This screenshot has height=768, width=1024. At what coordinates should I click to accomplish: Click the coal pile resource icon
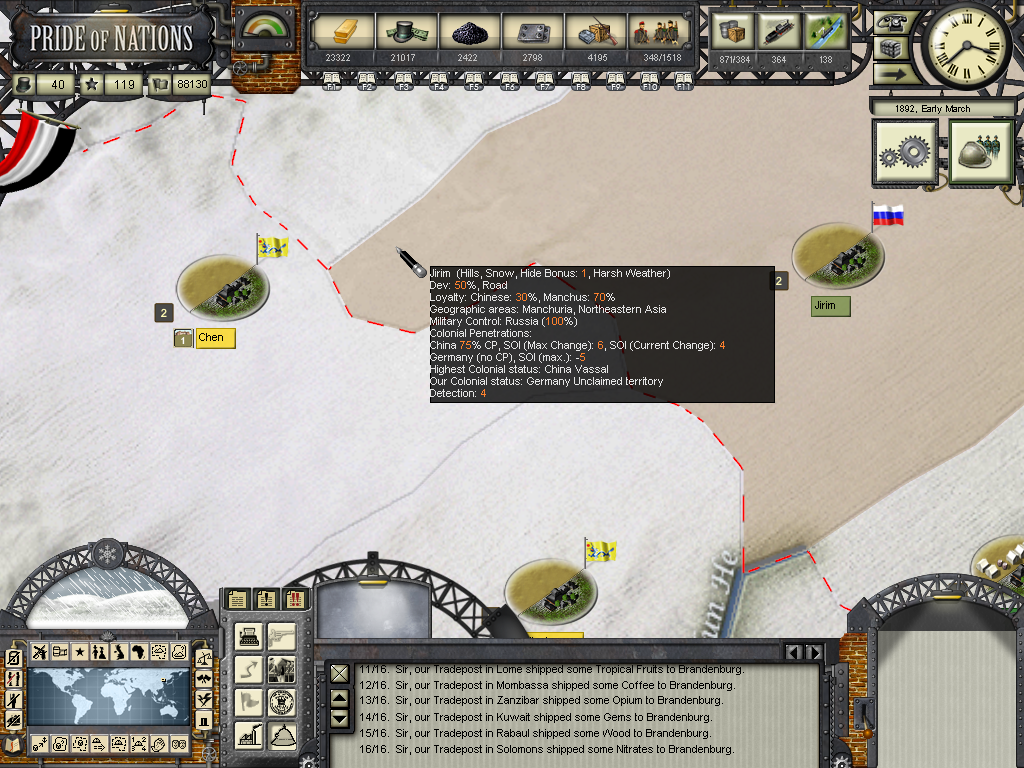pyautogui.click(x=468, y=33)
